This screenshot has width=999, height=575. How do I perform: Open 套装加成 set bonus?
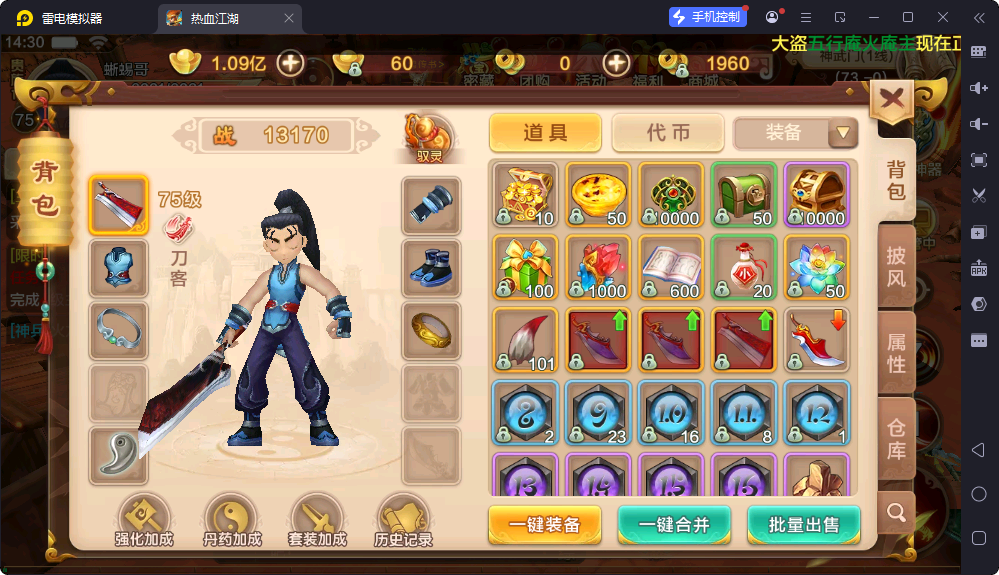317,522
